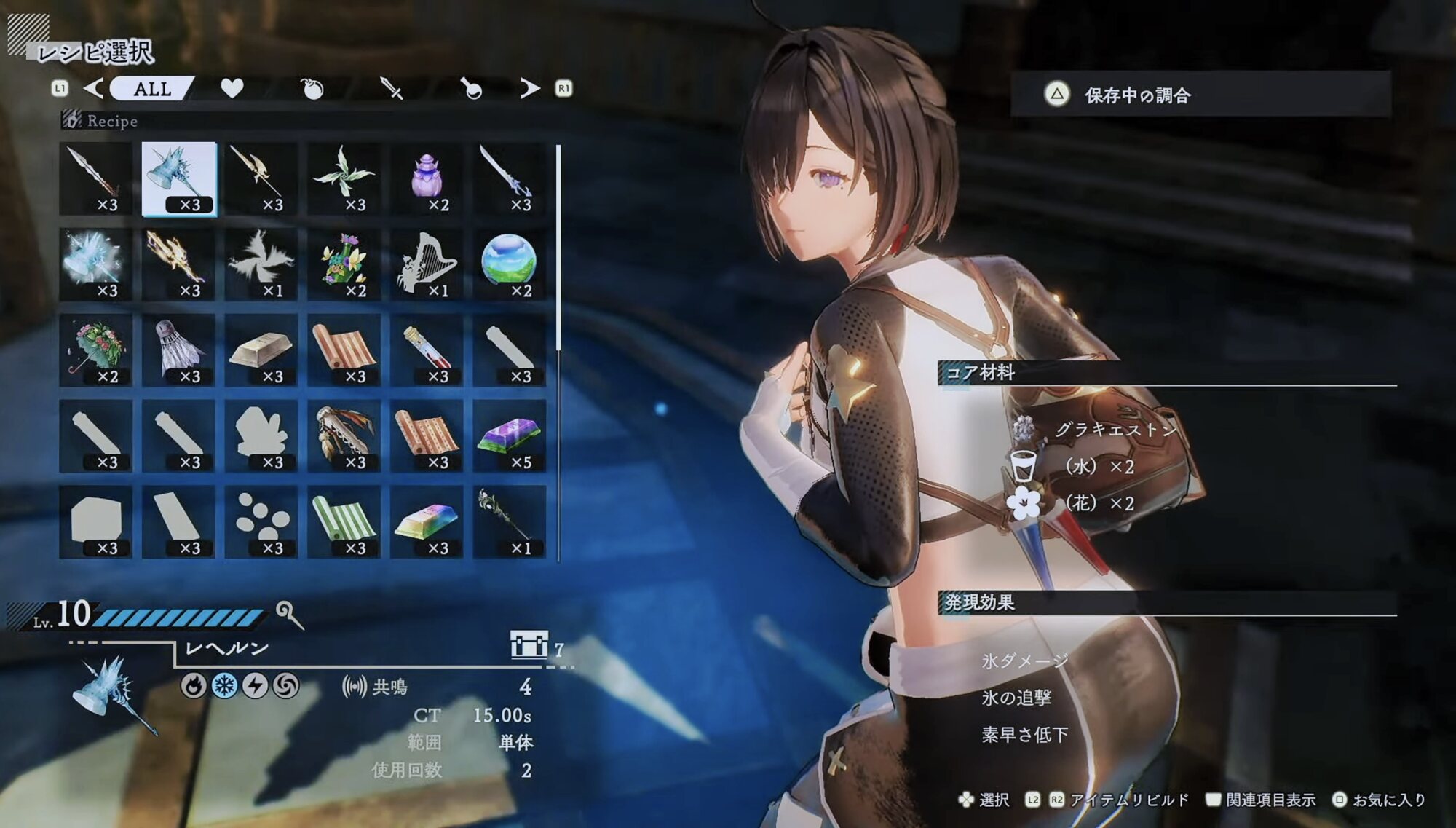Screen dimensions: 1456x828
Task: Open the bomb category tab
Action: click(312, 89)
